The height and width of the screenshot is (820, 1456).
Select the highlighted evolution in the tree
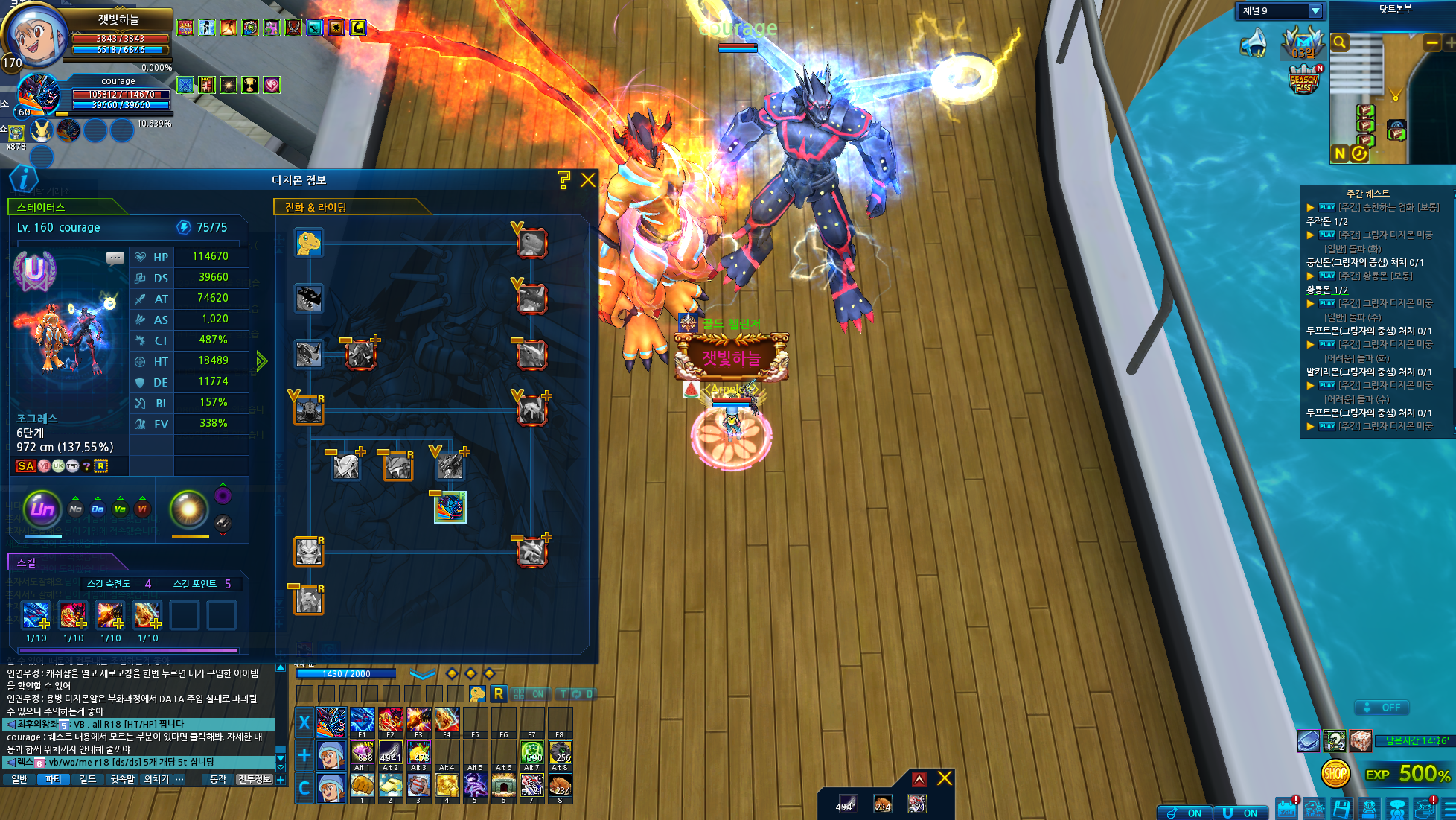click(450, 508)
